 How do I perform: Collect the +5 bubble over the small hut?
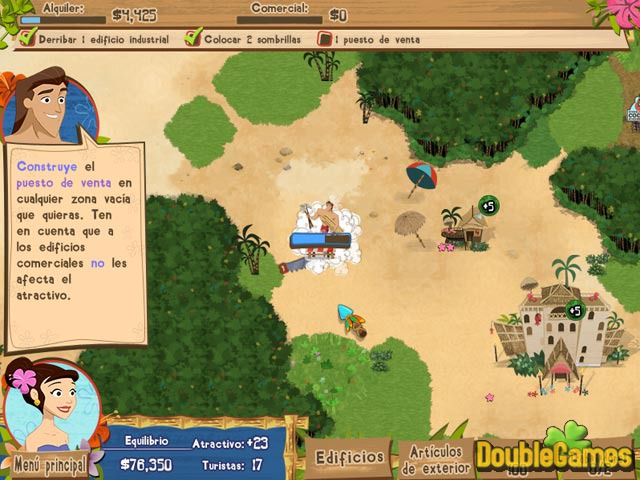tap(489, 206)
